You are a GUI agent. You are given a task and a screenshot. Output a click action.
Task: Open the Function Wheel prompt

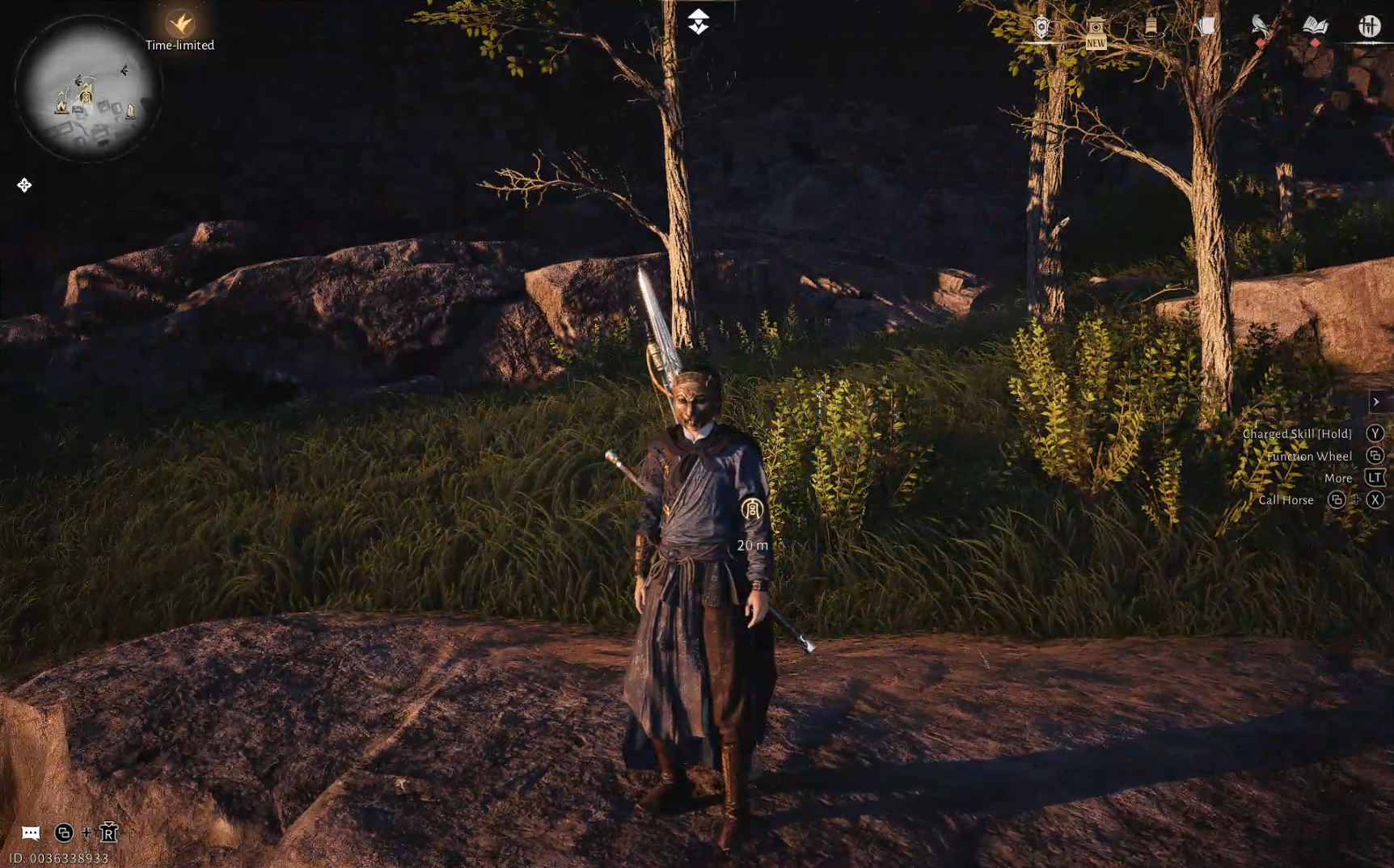pos(1375,455)
